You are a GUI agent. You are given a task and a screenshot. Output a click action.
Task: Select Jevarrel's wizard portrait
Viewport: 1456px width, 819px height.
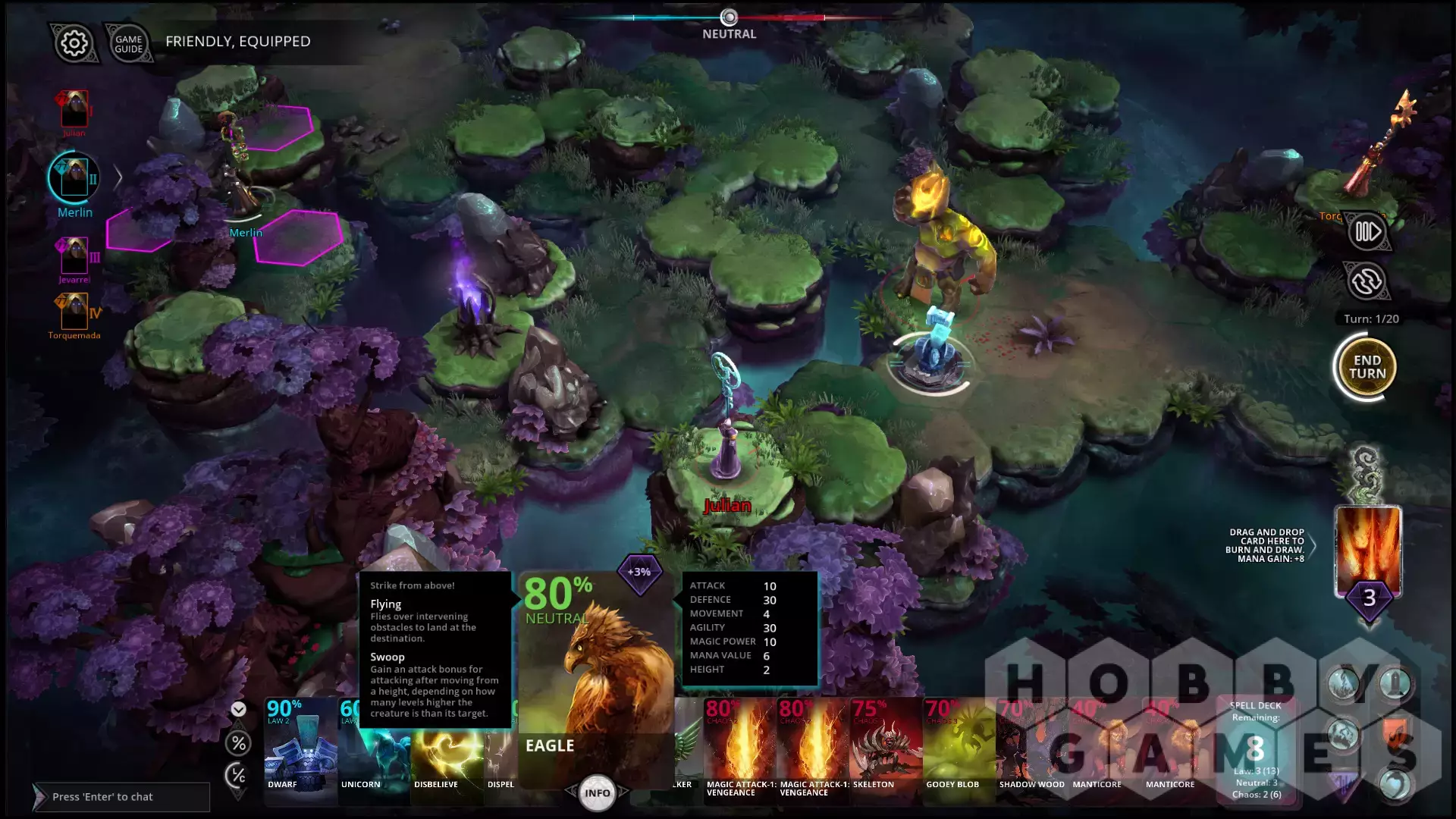pos(74,256)
